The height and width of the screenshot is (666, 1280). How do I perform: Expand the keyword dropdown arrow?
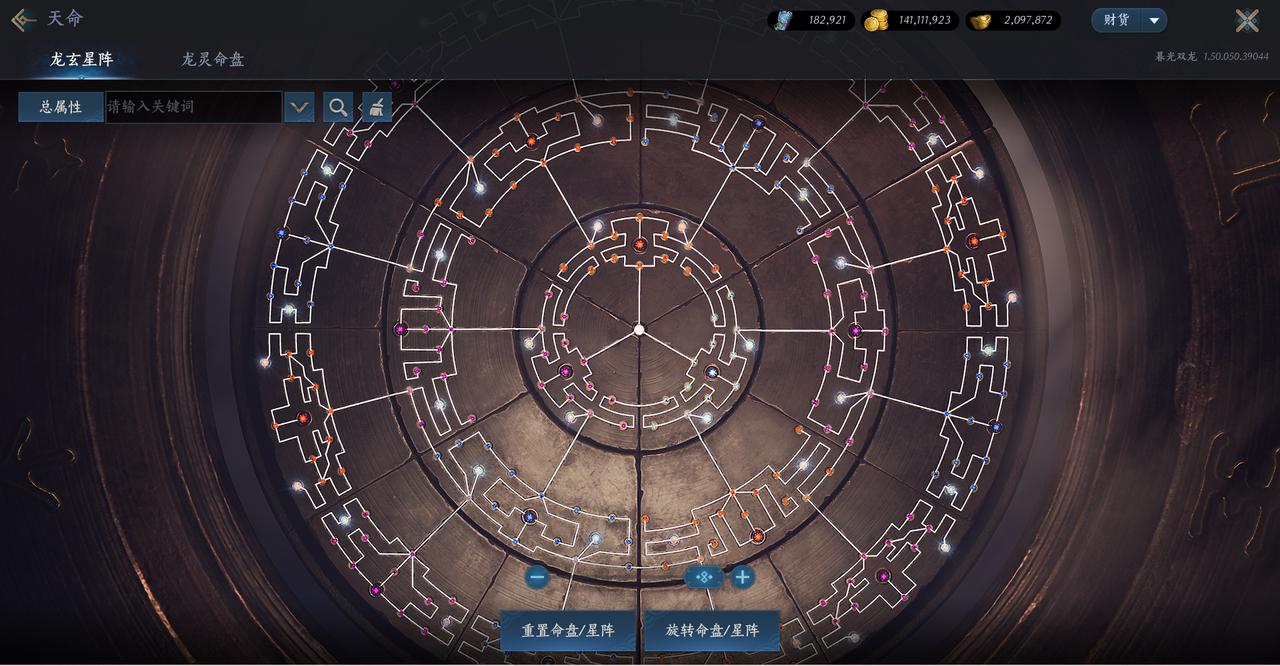[299, 107]
